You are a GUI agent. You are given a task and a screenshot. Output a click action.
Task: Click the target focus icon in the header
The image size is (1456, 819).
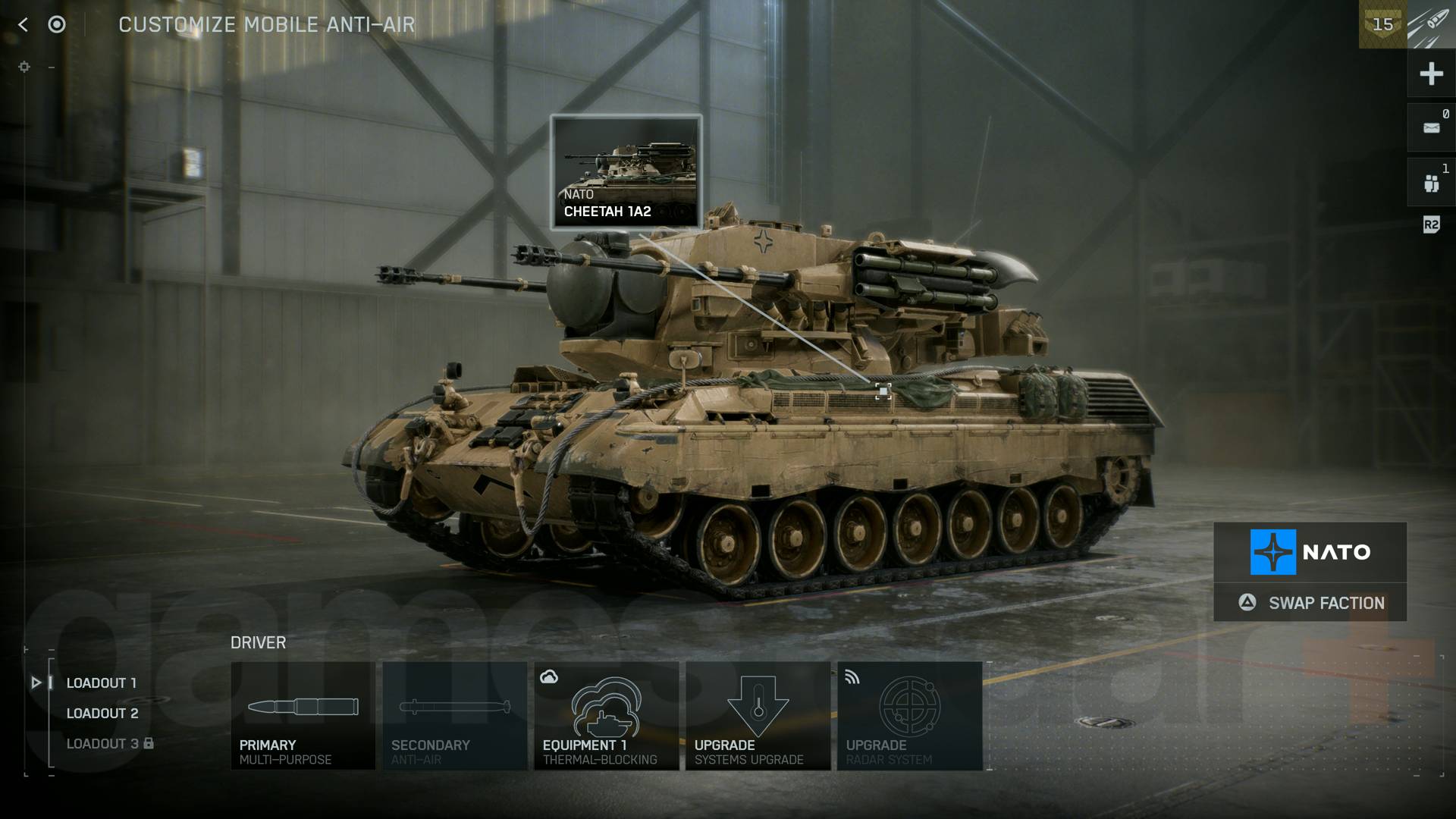[57, 24]
